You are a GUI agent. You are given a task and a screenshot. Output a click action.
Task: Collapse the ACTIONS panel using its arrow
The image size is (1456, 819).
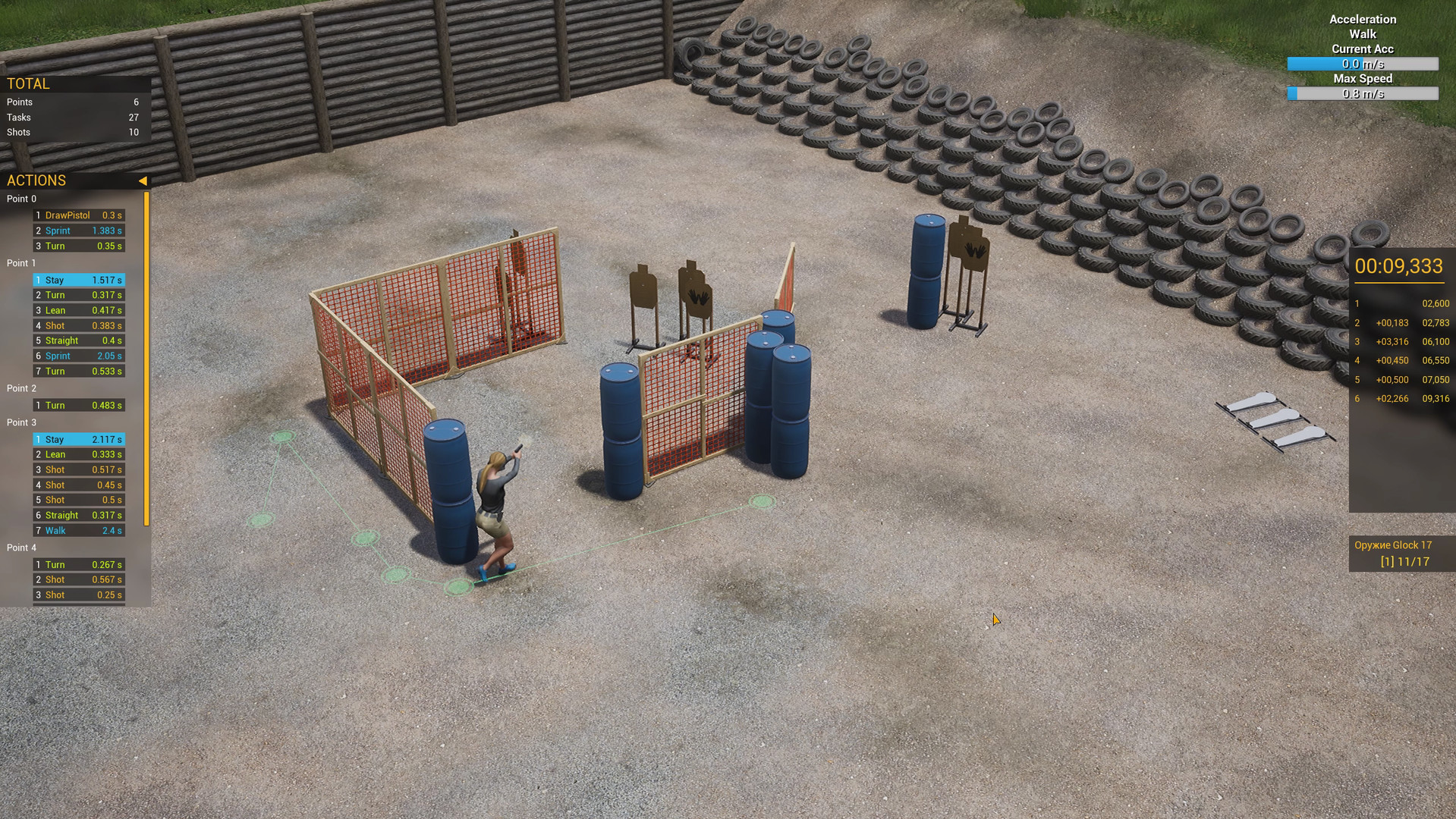coord(143,180)
